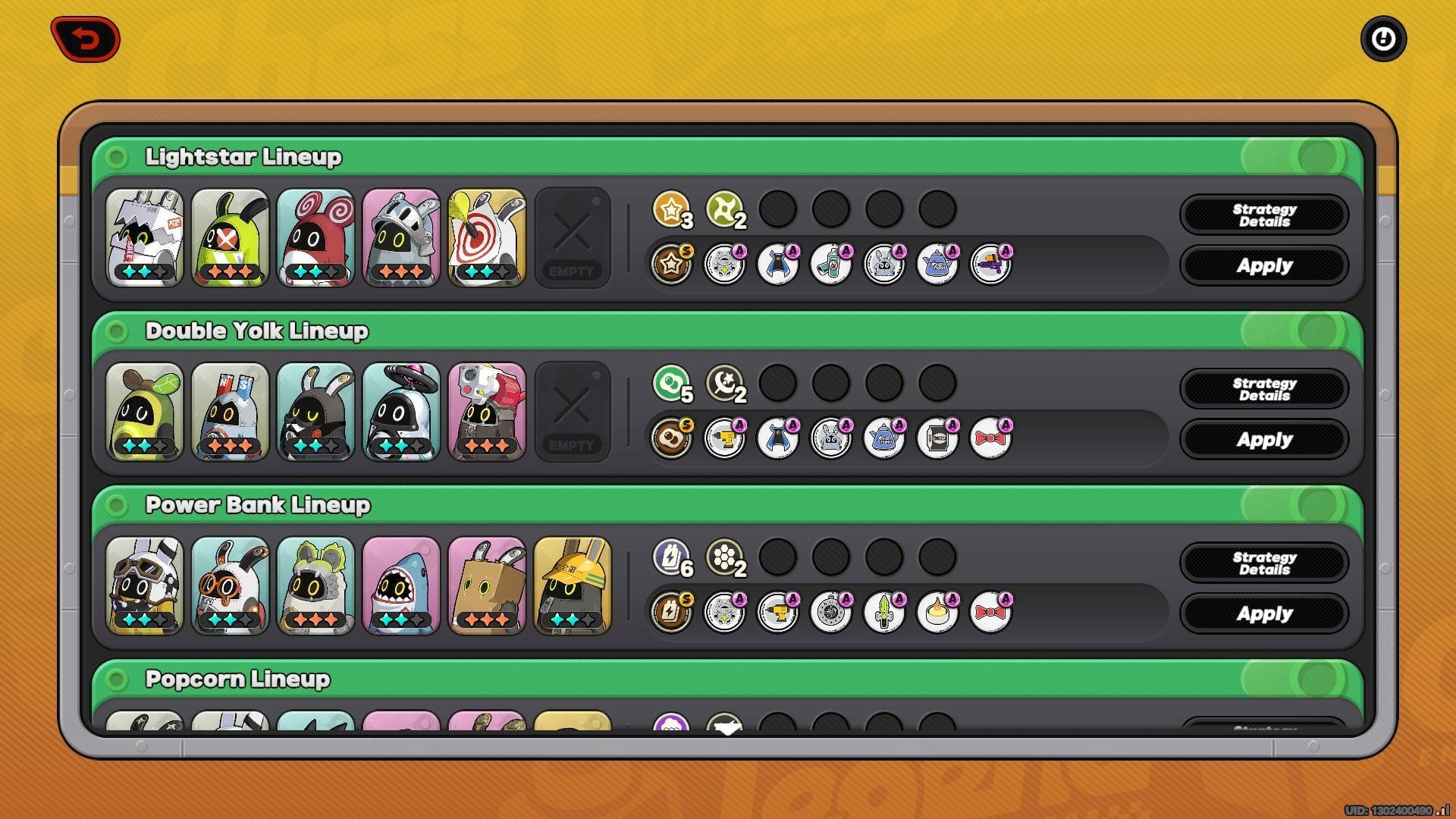Open Strategy Details for Power Bank Lineup
Viewport: 1456px width, 819px height.
click(1263, 562)
